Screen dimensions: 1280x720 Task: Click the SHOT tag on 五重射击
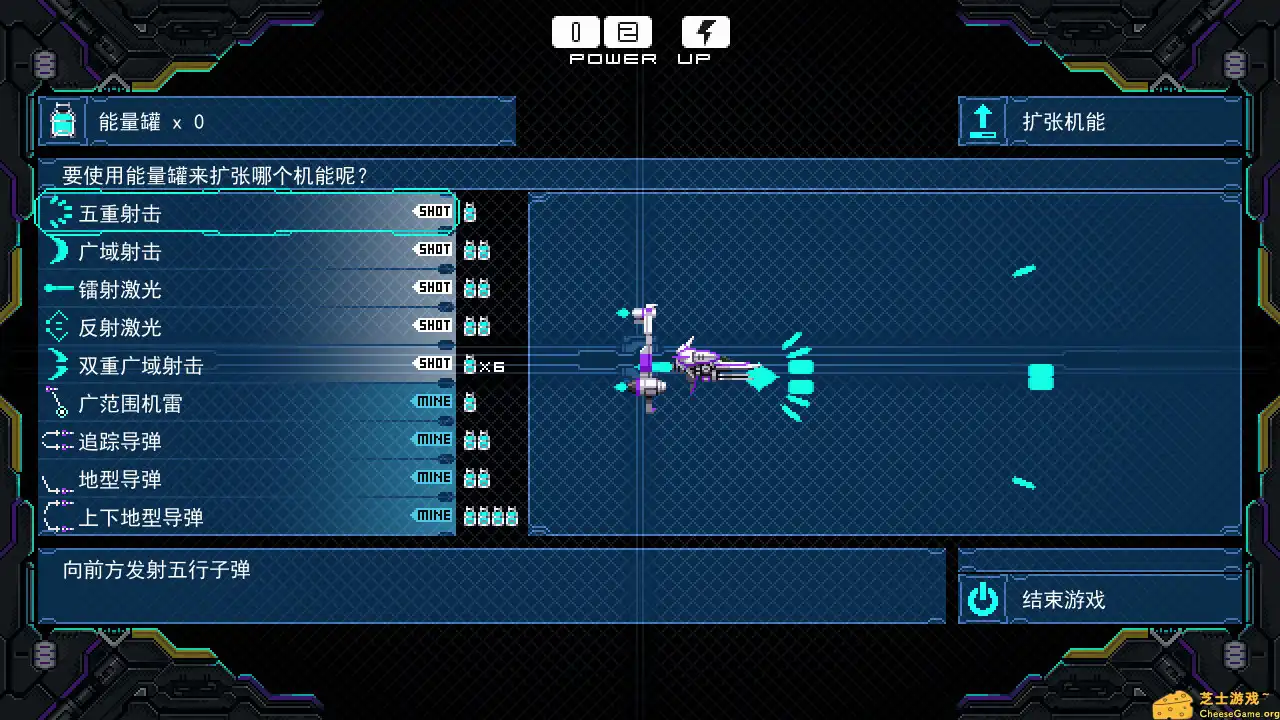pos(433,211)
